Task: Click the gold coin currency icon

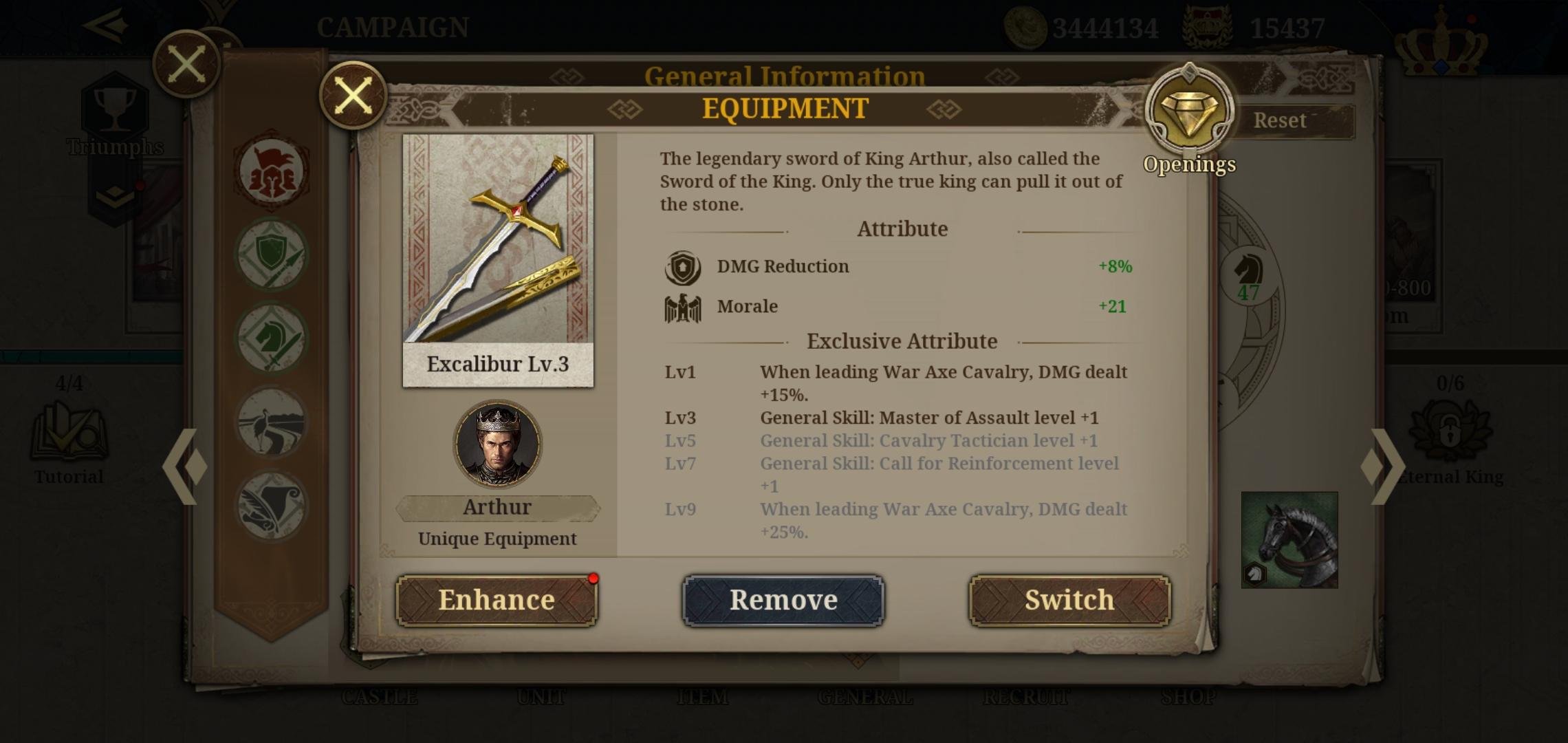Action: point(1025,26)
